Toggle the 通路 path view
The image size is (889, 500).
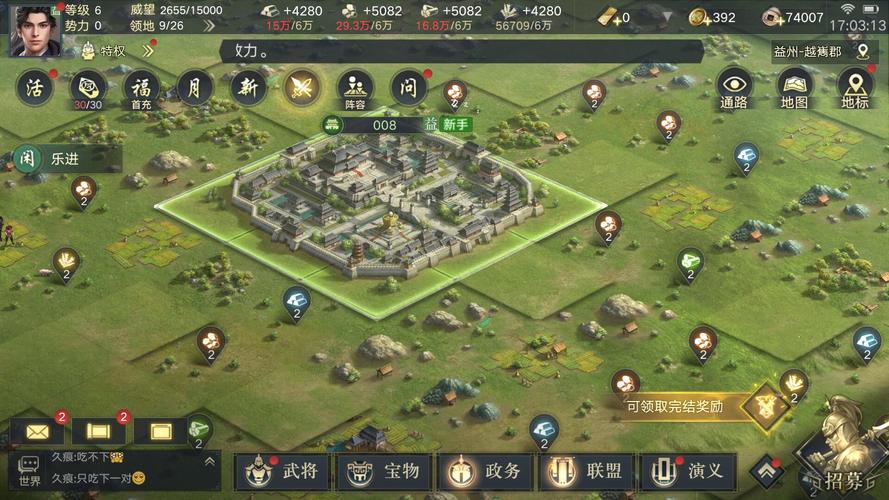(x=734, y=88)
